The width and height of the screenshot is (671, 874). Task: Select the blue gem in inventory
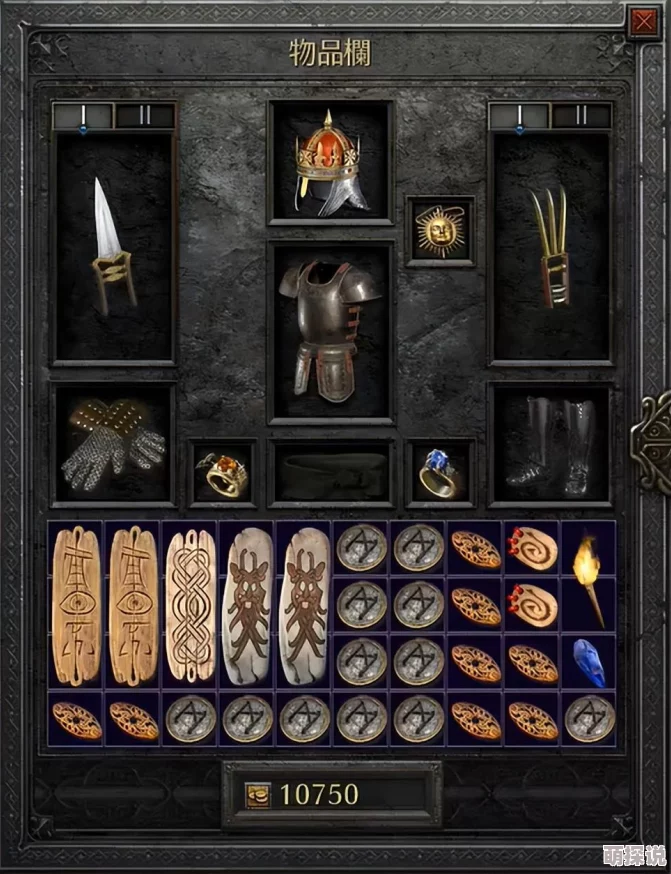click(x=589, y=662)
